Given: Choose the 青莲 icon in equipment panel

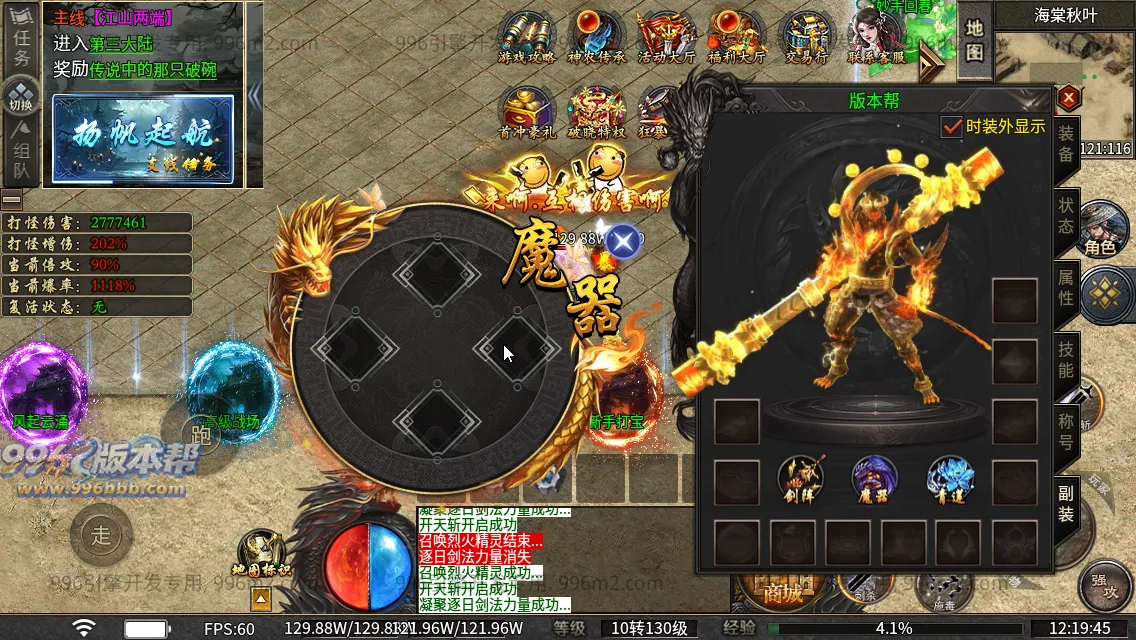Looking at the screenshot, I should tap(949, 478).
